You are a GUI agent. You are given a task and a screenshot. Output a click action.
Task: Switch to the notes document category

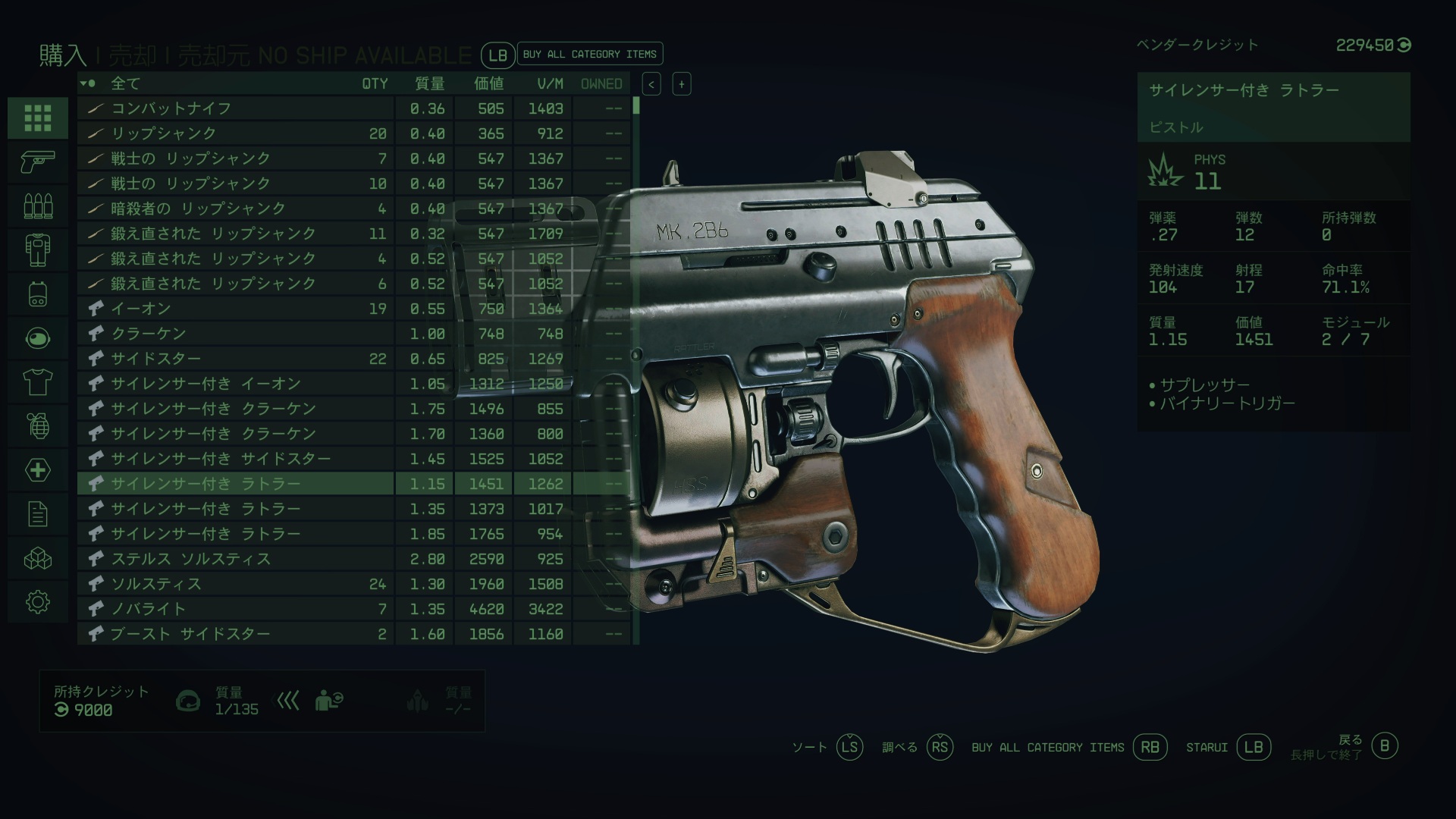[x=38, y=514]
